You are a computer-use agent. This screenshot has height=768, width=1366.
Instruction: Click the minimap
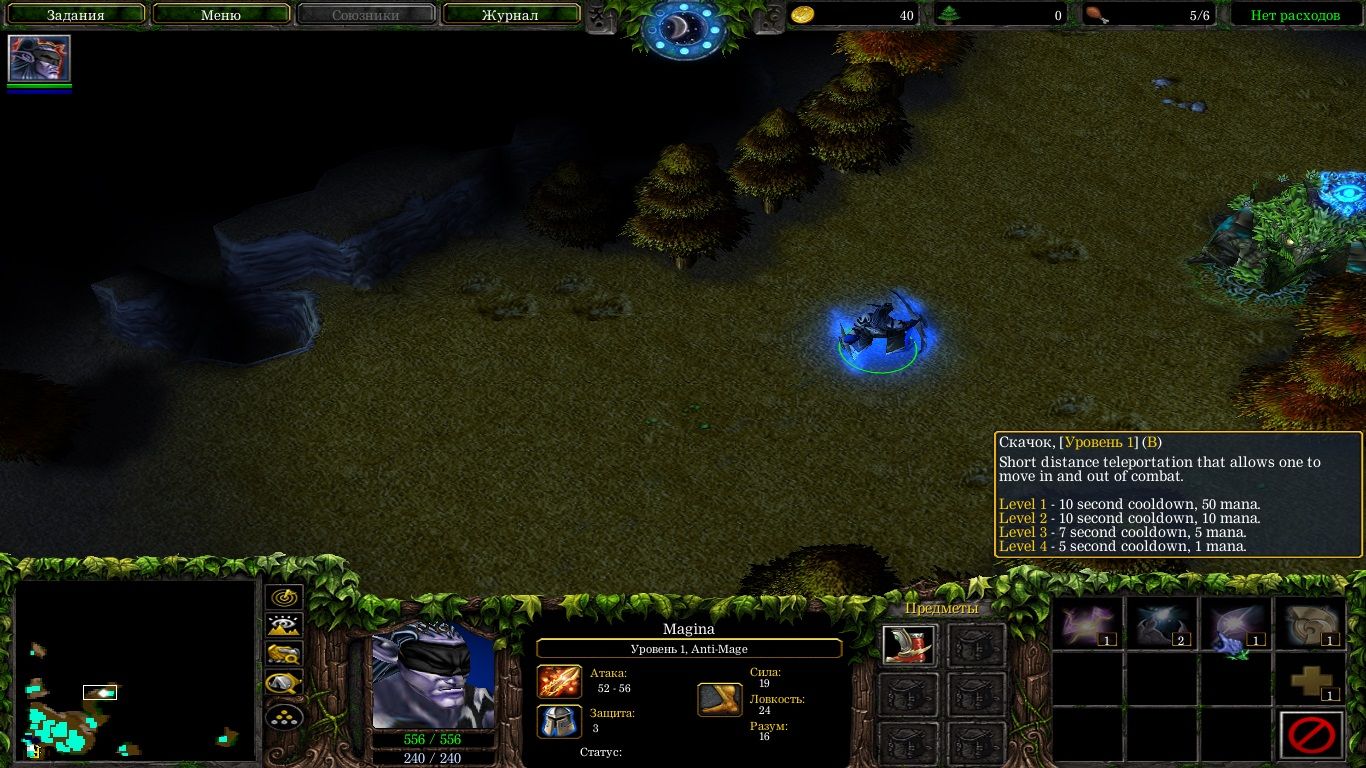coord(135,669)
